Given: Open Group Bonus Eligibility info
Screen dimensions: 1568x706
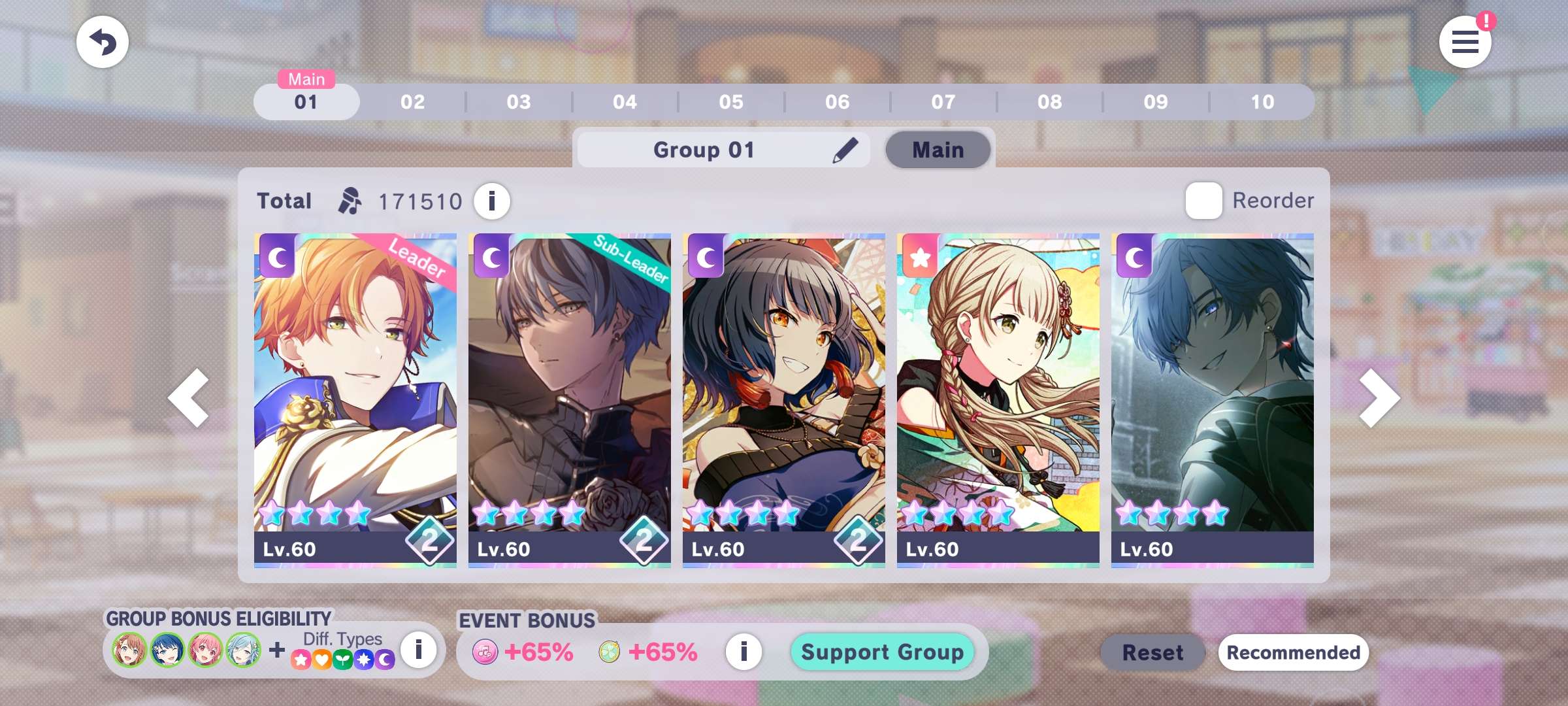Looking at the screenshot, I should pyautogui.click(x=418, y=650).
